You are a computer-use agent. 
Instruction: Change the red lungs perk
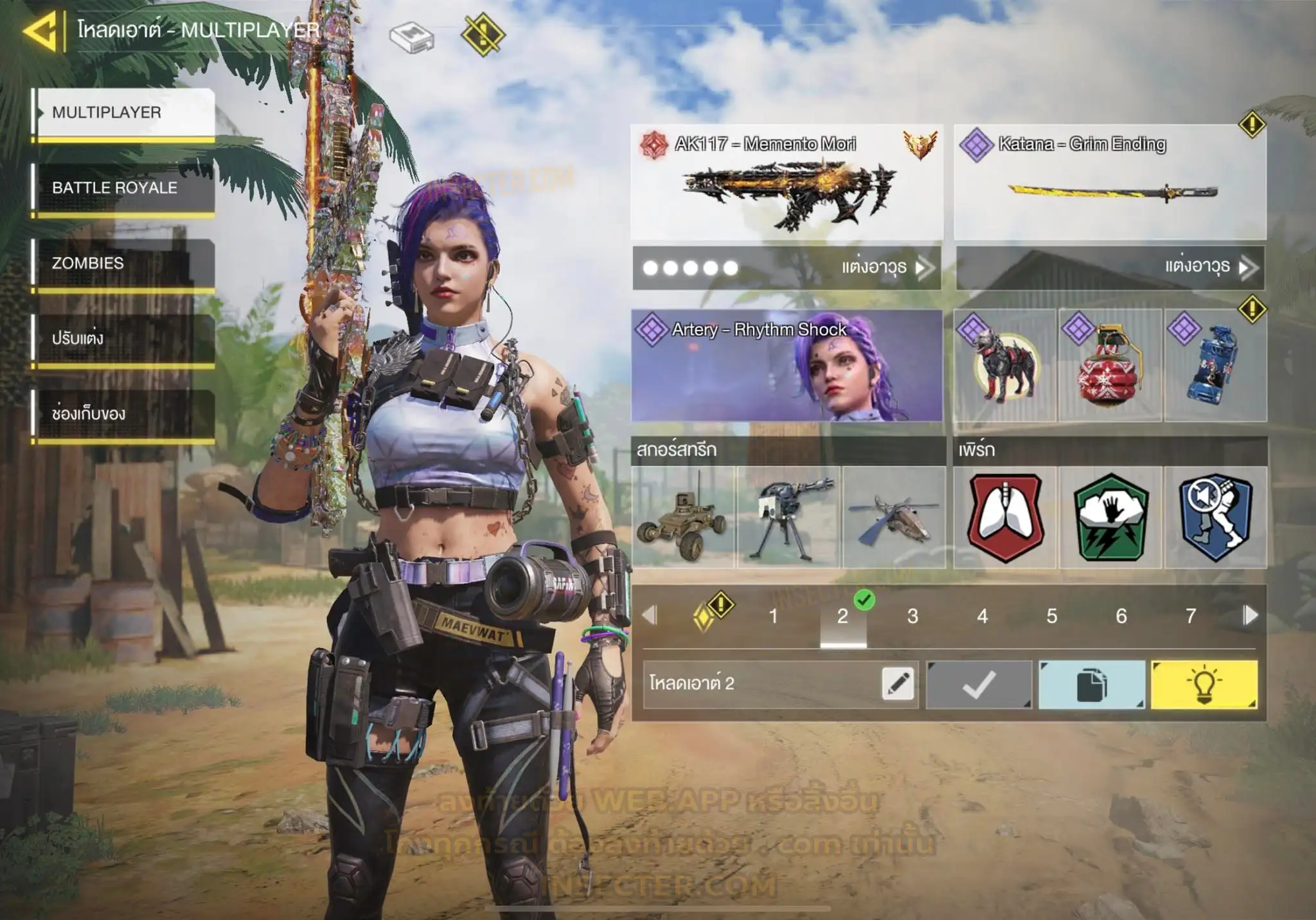click(x=1005, y=518)
